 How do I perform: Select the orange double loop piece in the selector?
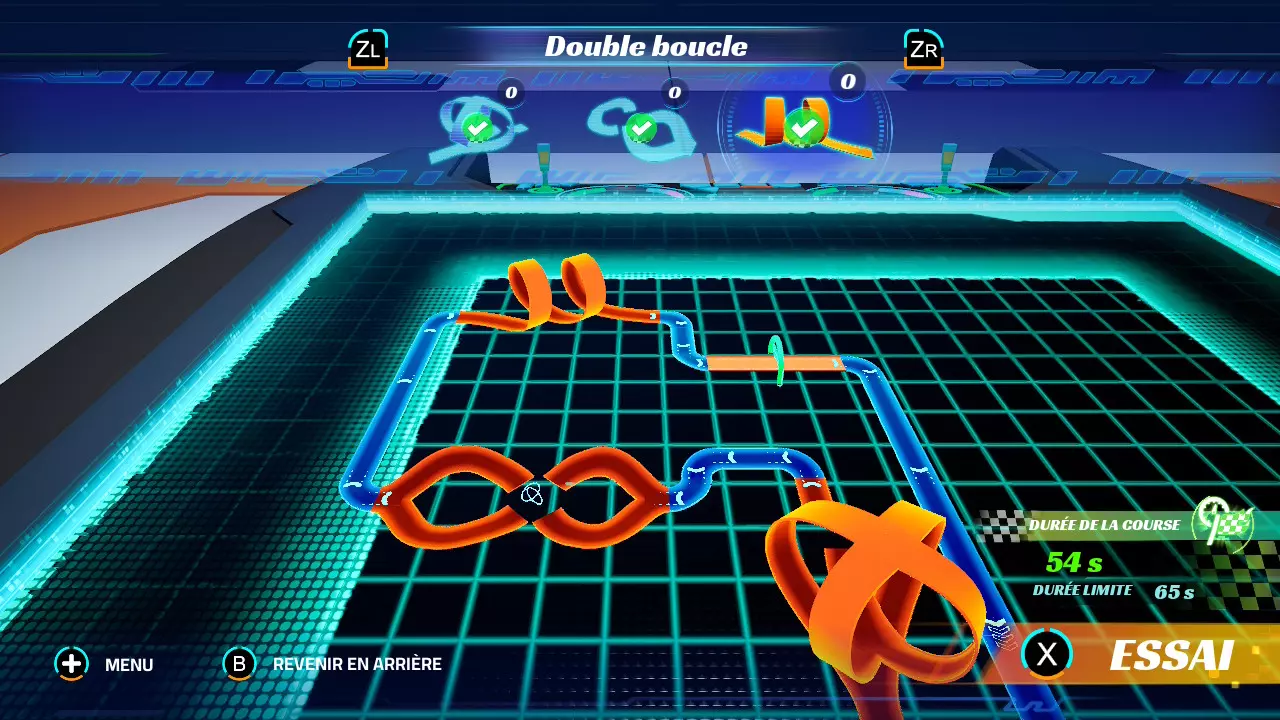click(803, 125)
